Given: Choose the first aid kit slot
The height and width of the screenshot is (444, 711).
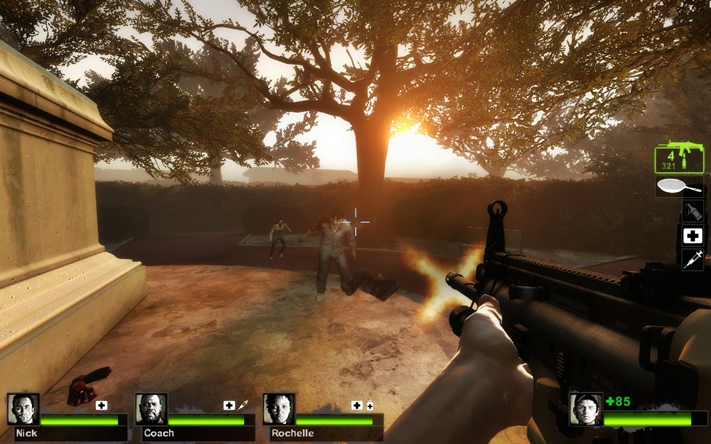Looking at the screenshot, I should point(692,236).
